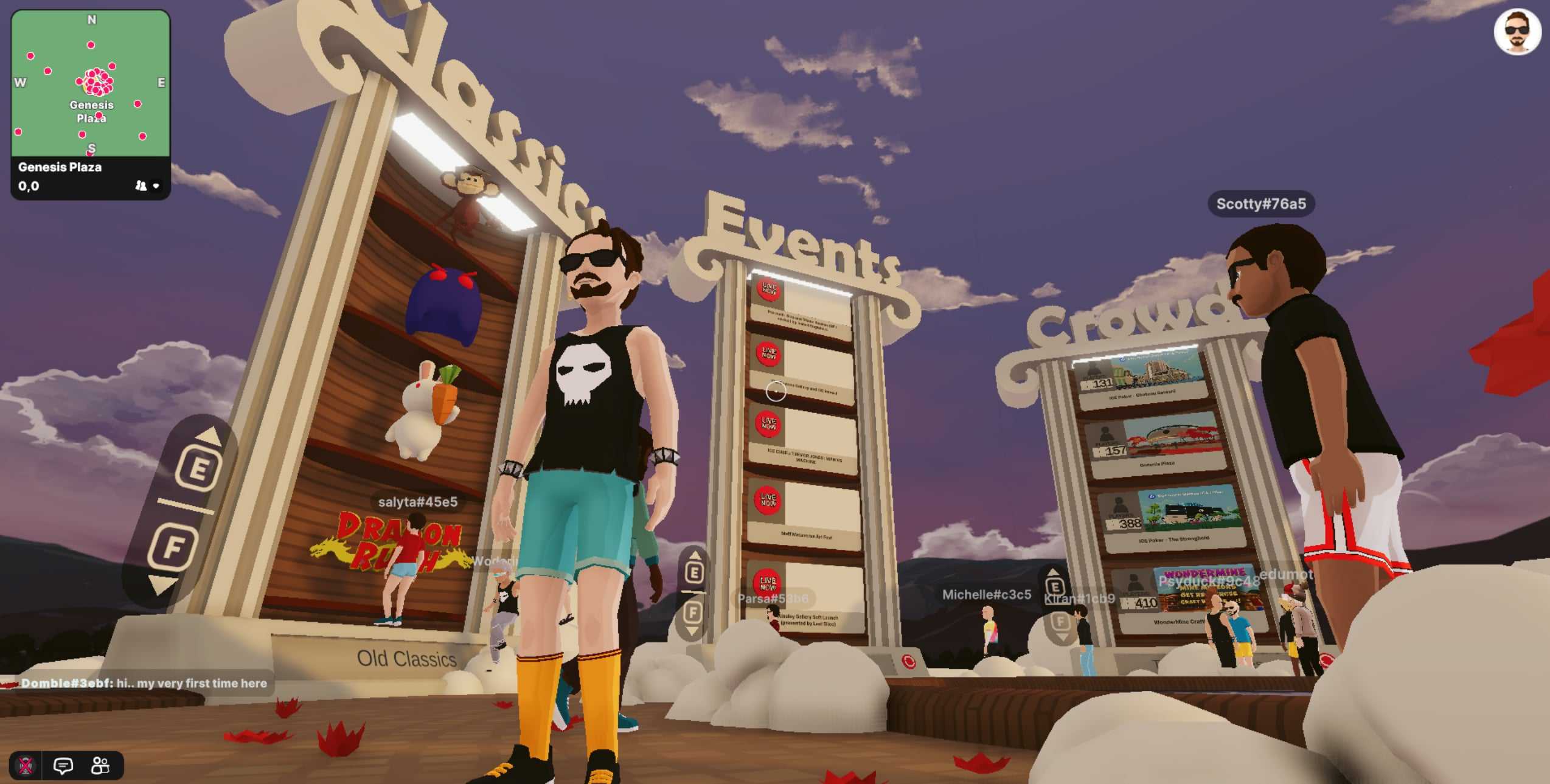Click the Domble#3ebf chat message
This screenshot has height=784, width=1550.
click(144, 683)
